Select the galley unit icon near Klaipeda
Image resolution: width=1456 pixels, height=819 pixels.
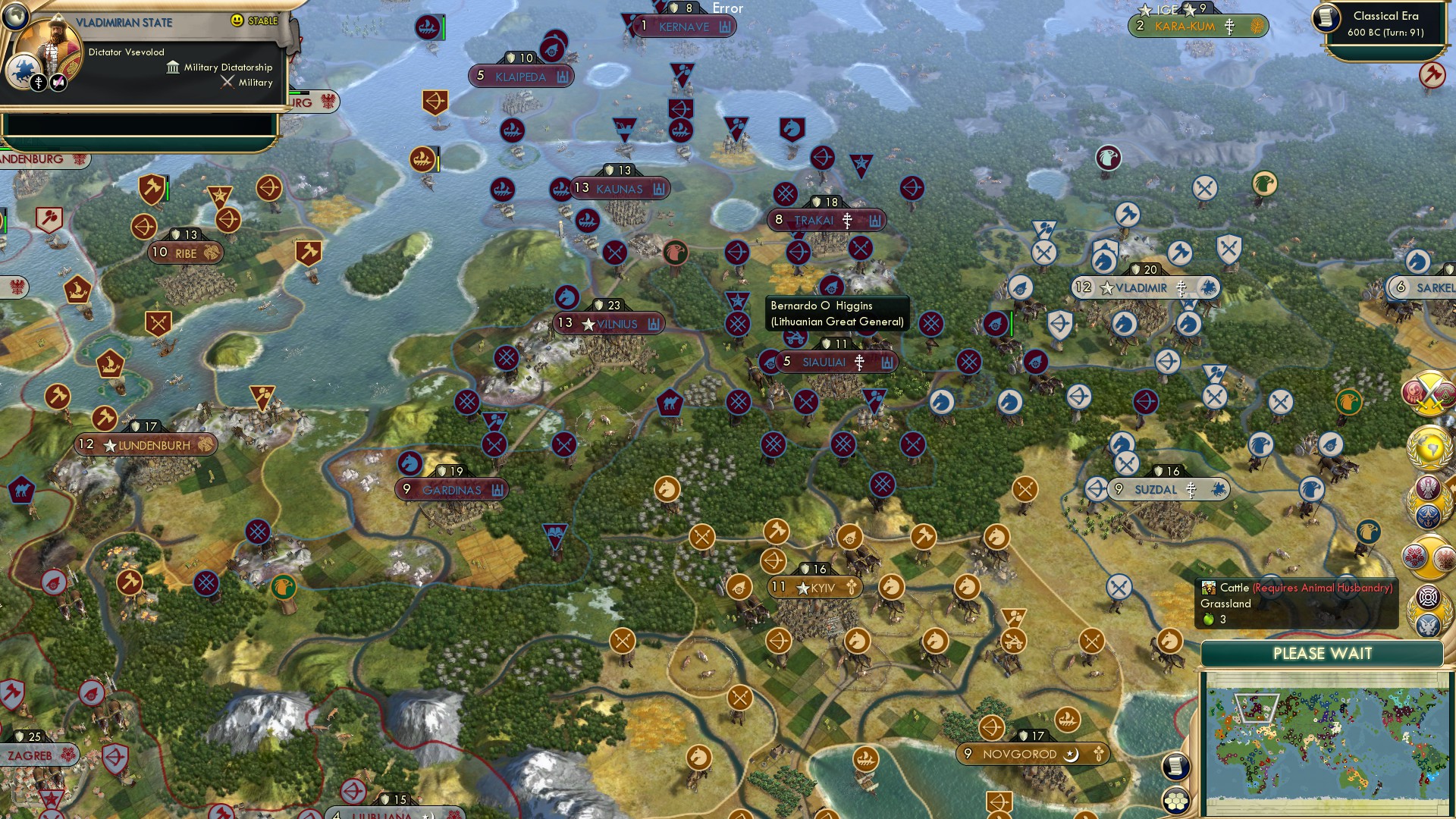pos(513,130)
